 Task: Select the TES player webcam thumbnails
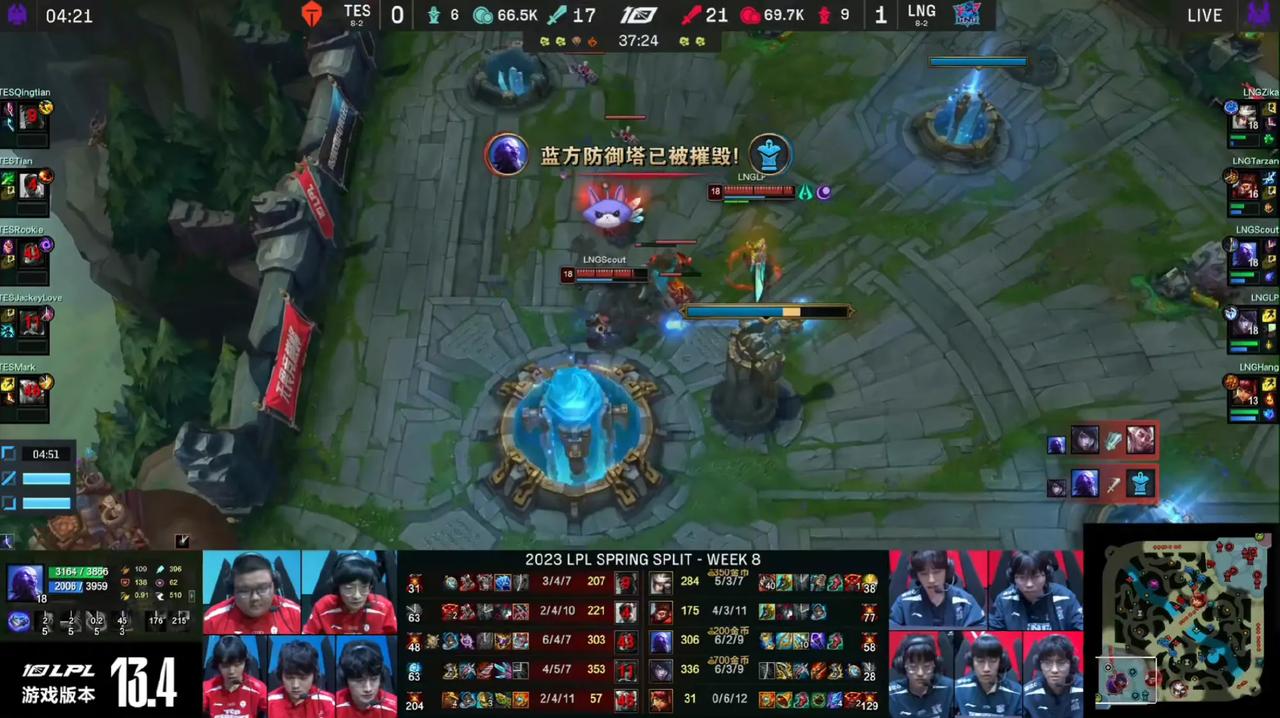click(x=300, y=632)
